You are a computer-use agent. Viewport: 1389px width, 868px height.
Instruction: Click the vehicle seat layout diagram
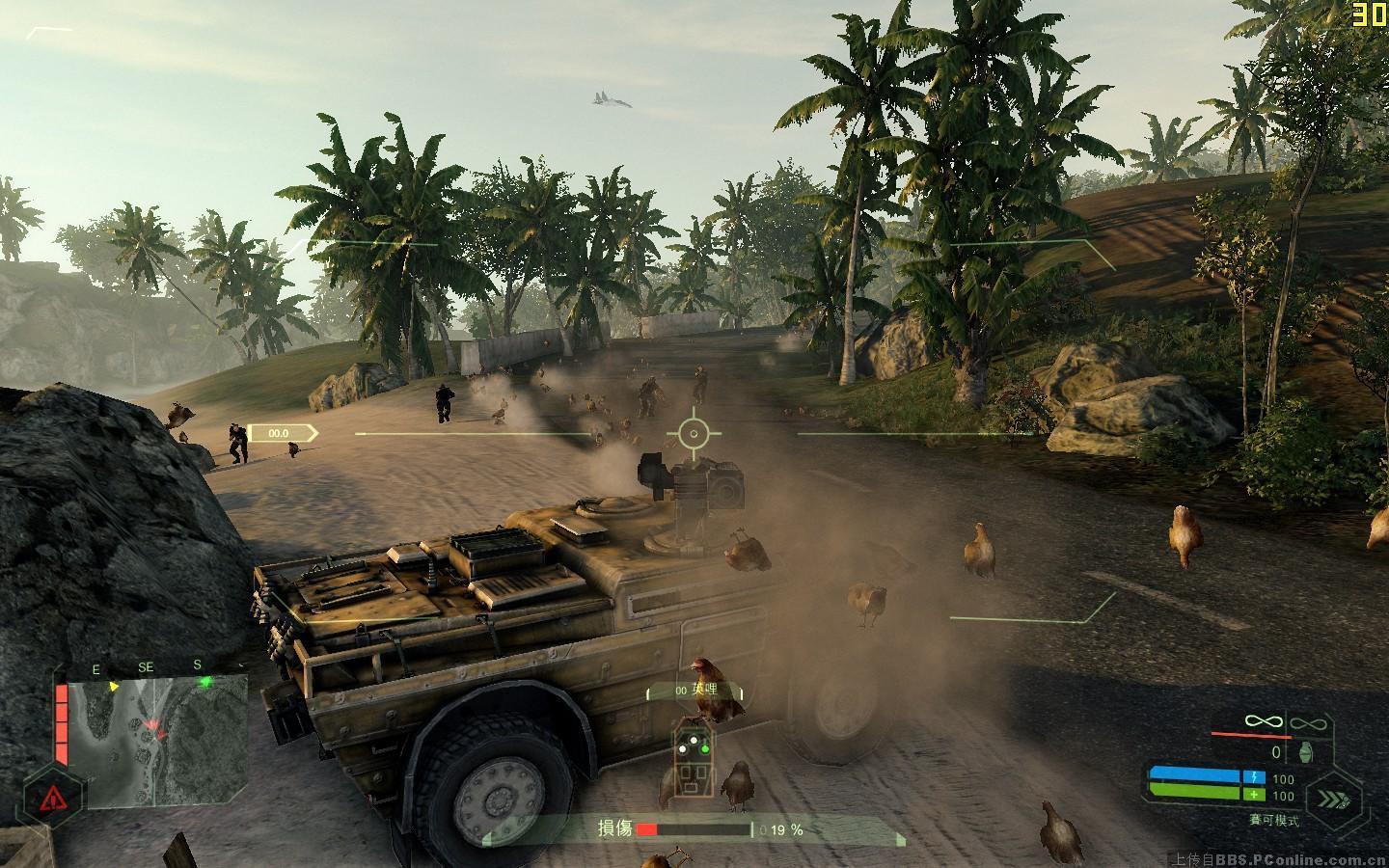tap(694, 760)
